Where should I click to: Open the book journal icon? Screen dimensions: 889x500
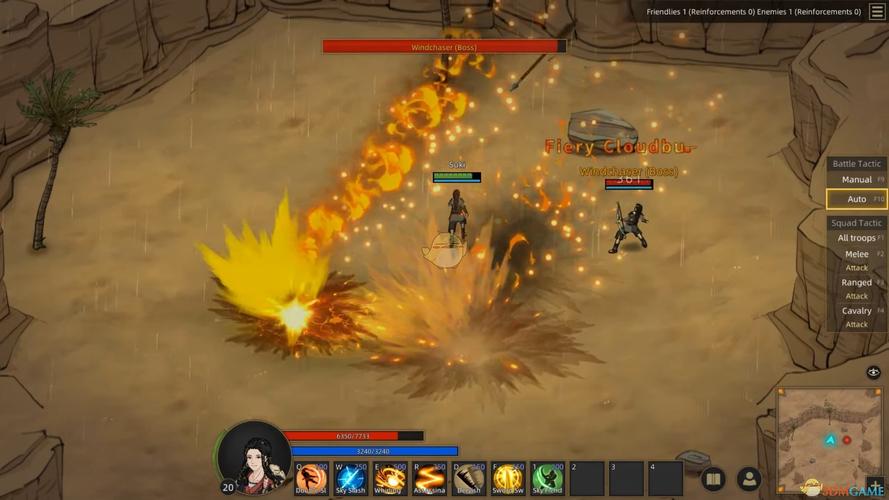click(x=713, y=480)
